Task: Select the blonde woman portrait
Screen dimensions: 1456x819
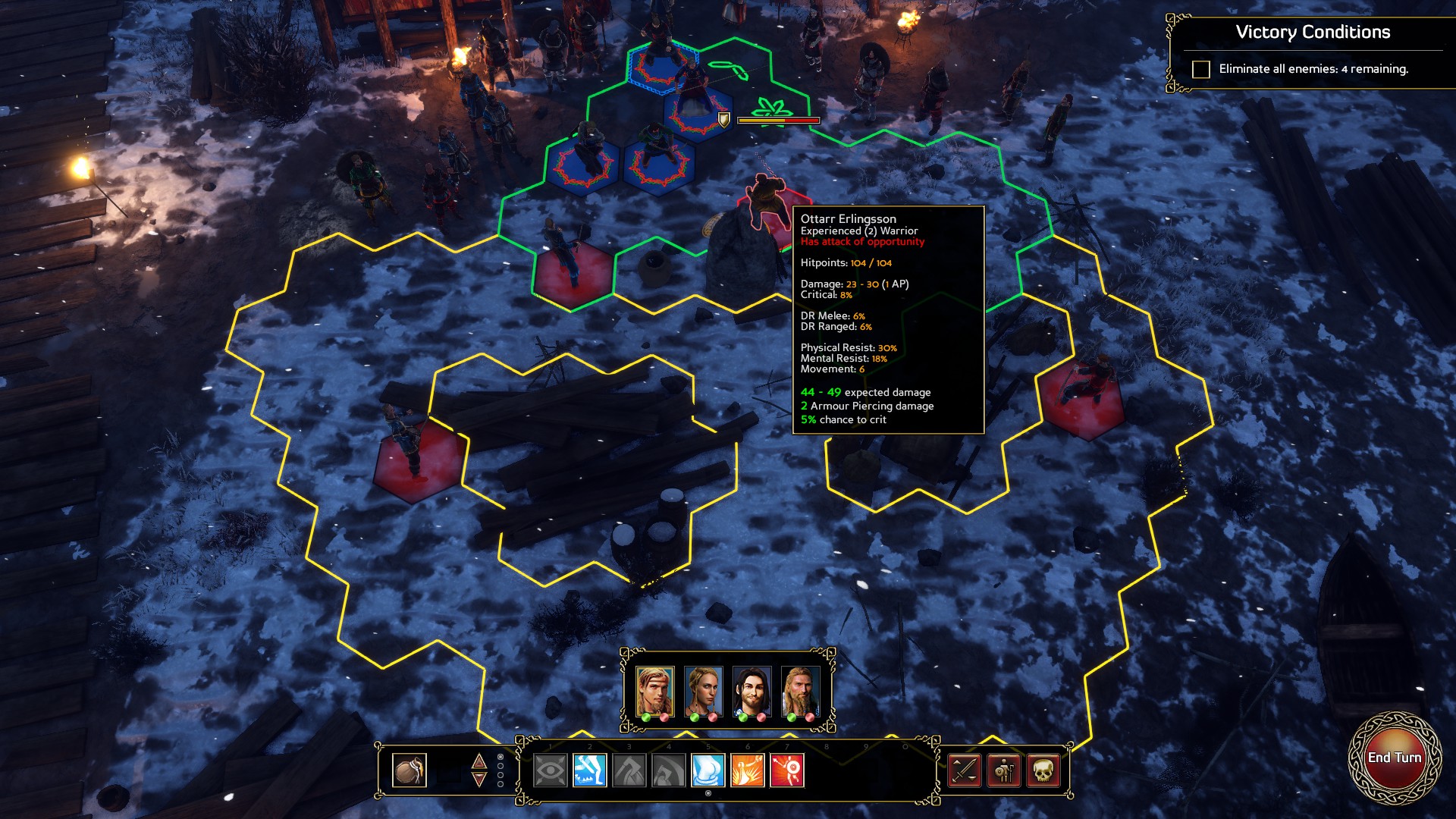Action: coord(703,691)
